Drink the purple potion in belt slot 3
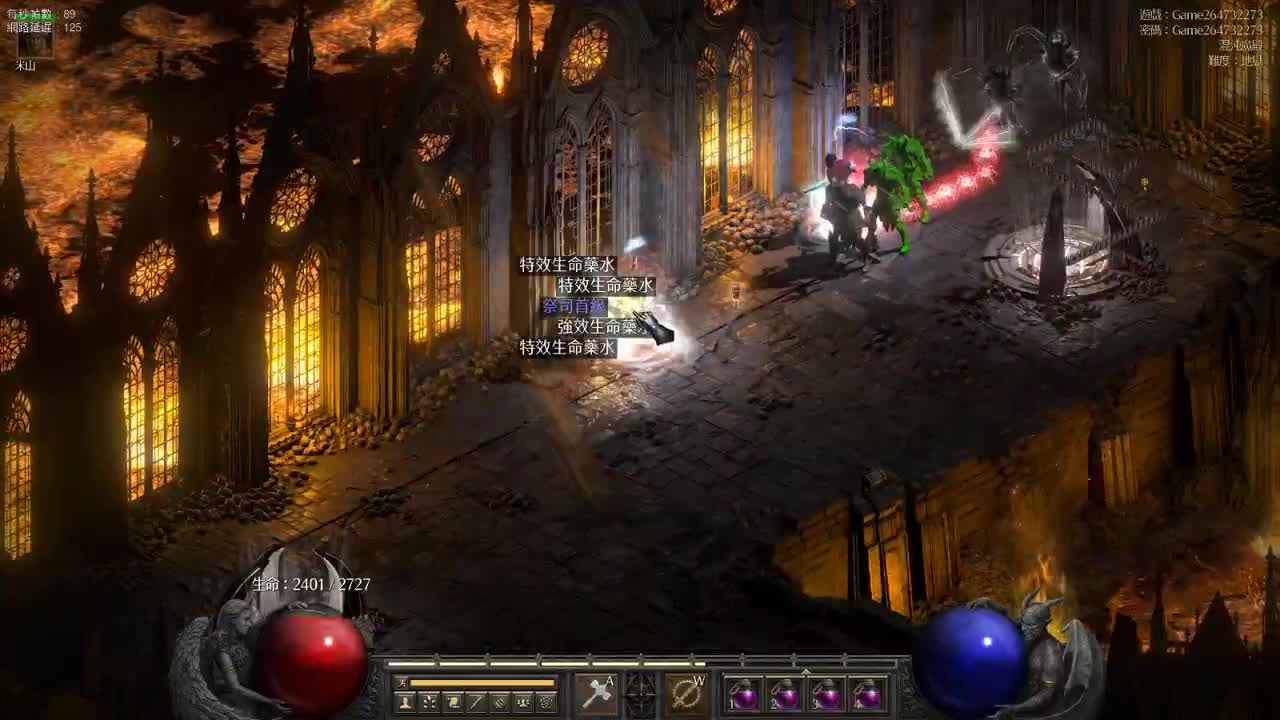The height and width of the screenshot is (720, 1280). tap(827, 695)
